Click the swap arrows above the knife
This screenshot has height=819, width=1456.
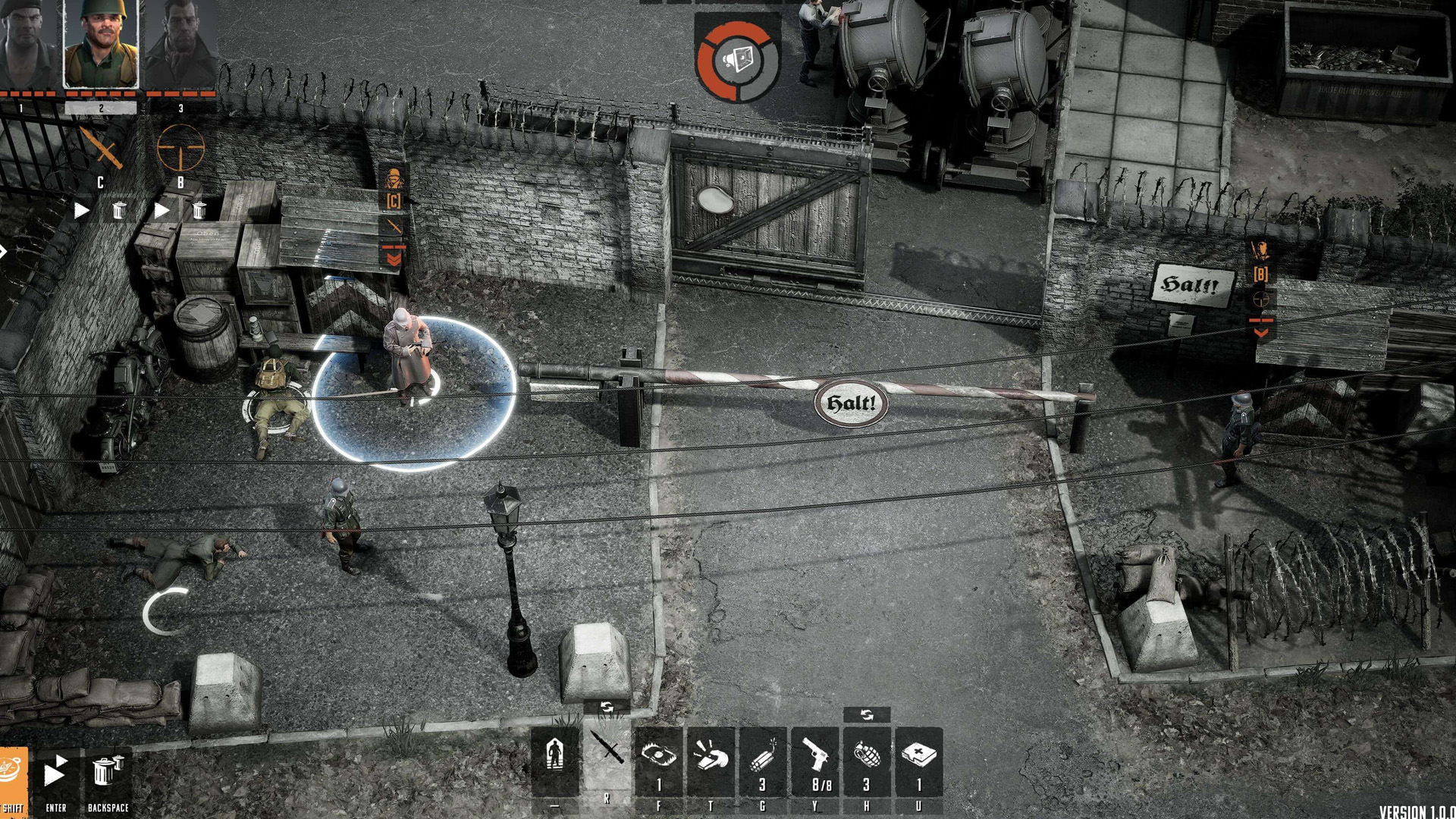607,707
